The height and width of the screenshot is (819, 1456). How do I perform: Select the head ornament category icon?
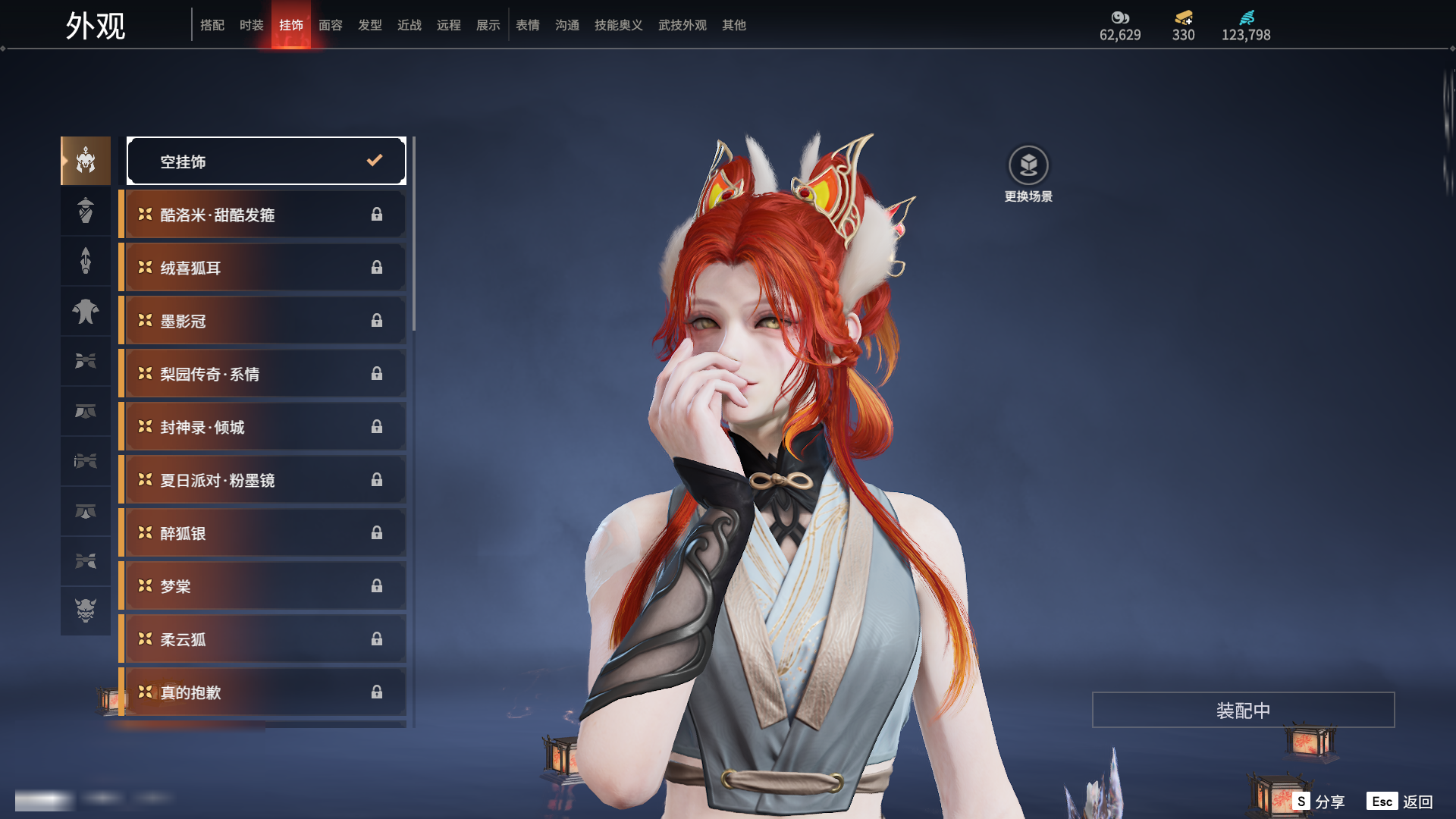[x=86, y=161]
